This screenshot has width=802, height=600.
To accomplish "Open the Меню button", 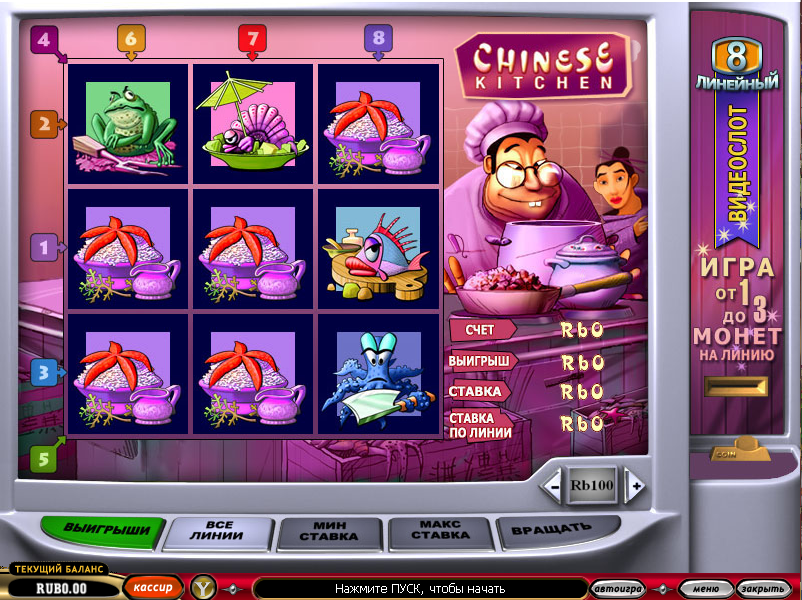I will coord(705,587).
